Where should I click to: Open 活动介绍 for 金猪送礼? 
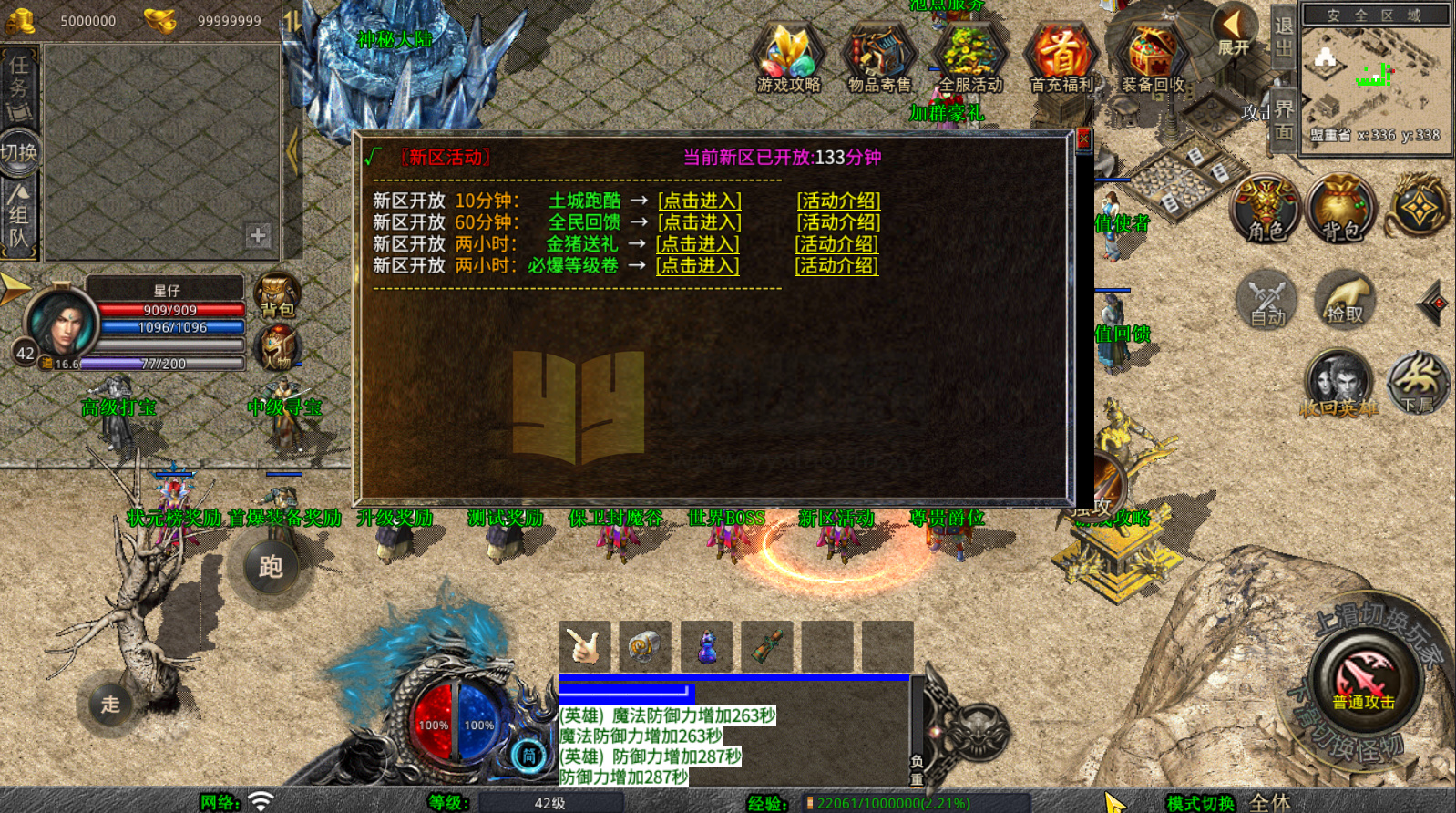[836, 244]
